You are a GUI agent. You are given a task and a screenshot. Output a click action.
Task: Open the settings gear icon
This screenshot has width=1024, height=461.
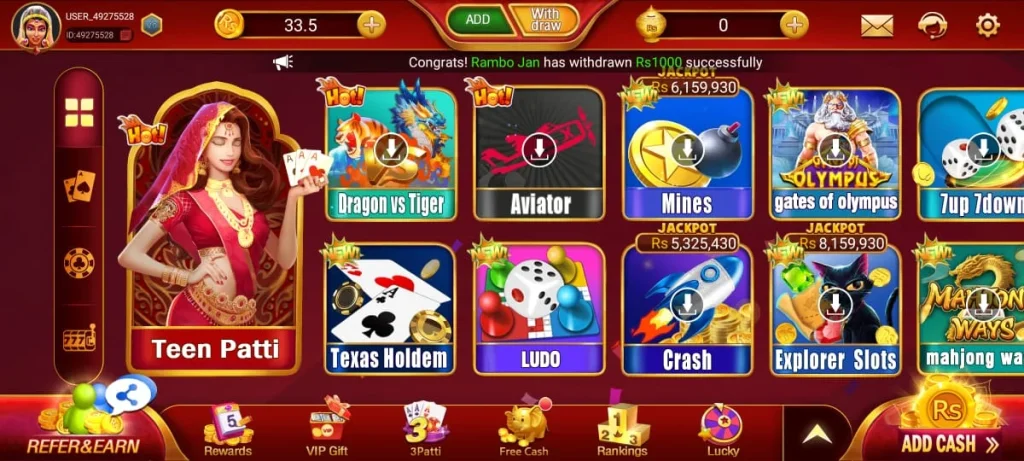point(988,25)
